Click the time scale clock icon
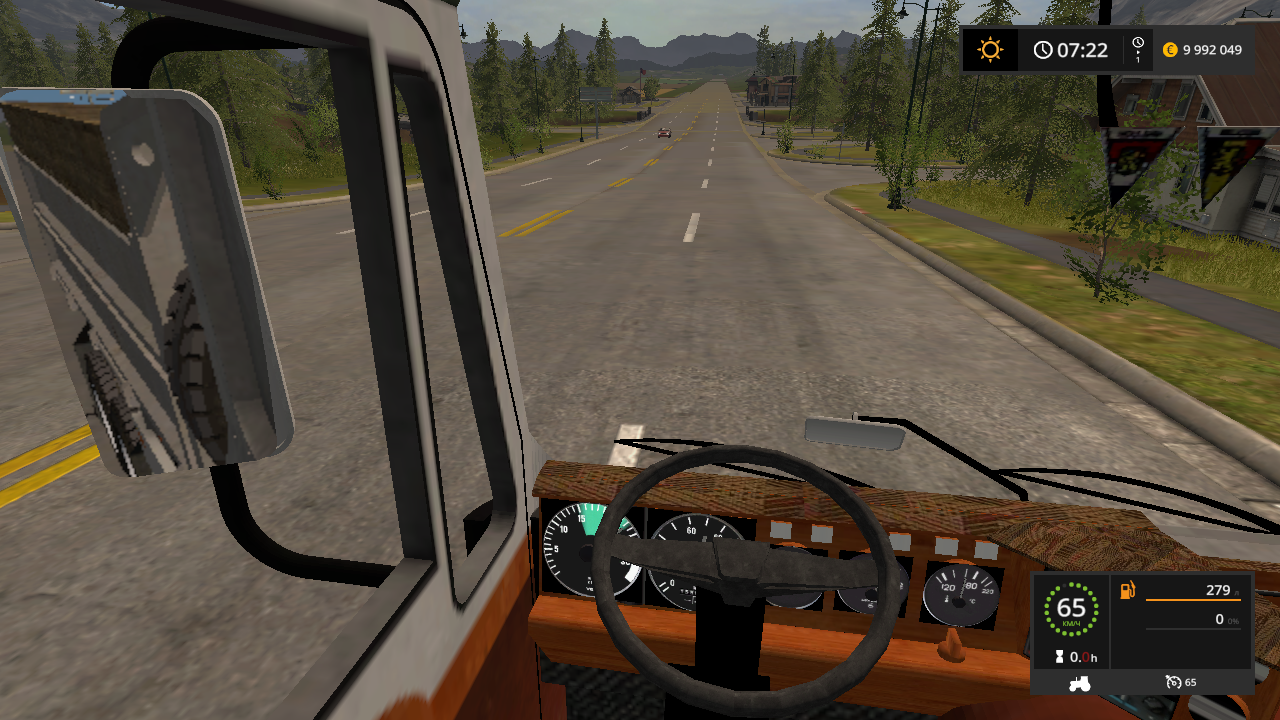Screen dimensions: 1280x720 point(1138,49)
